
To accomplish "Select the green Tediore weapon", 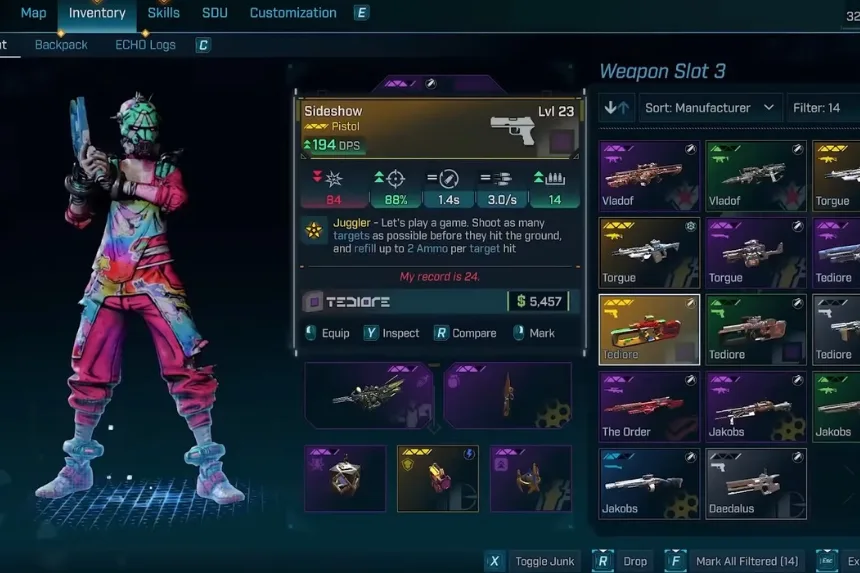I will [x=755, y=329].
